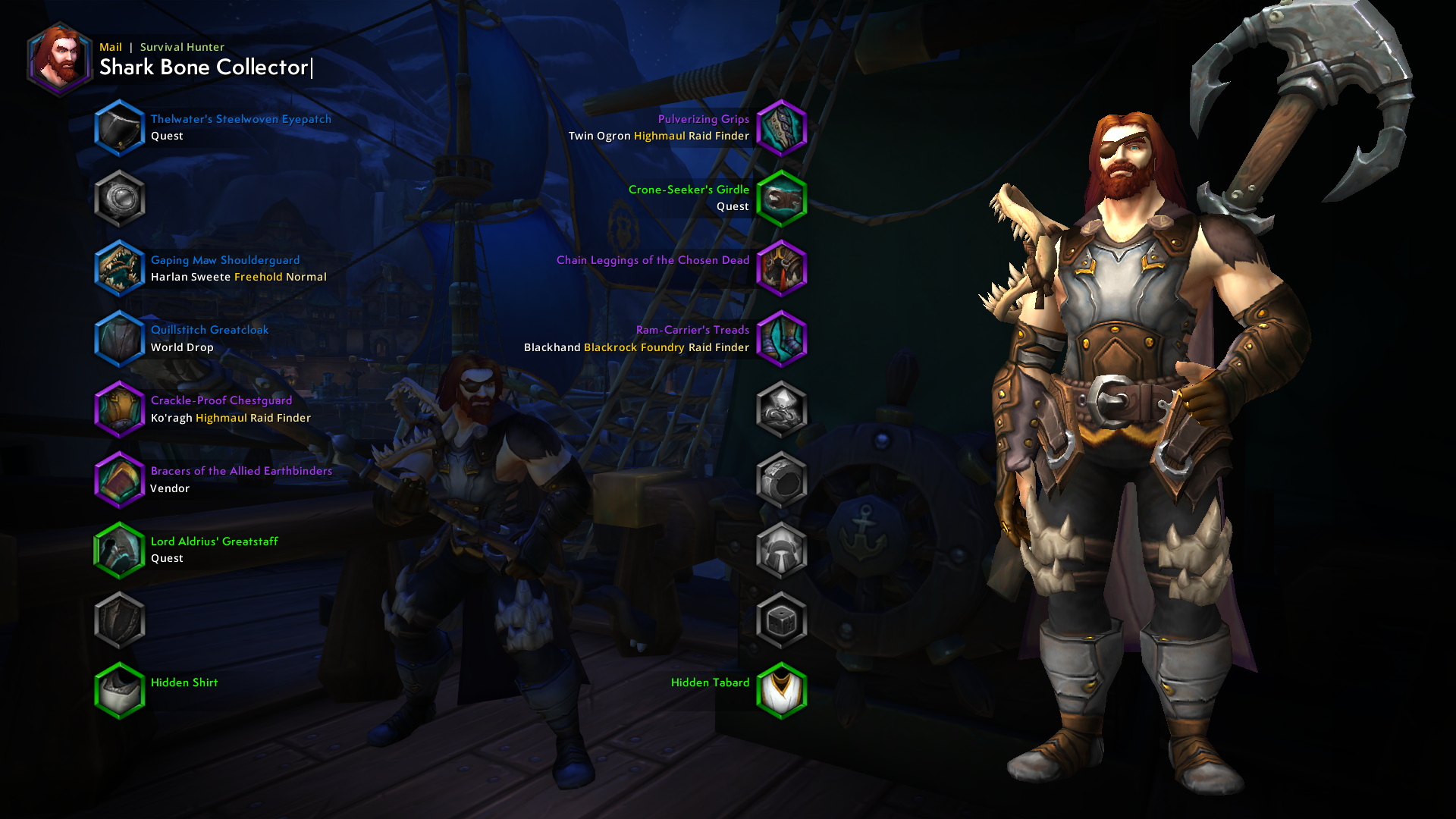Select Chain Leggings of the Chosen Dead
The image size is (1456, 819).
click(782, 268)
